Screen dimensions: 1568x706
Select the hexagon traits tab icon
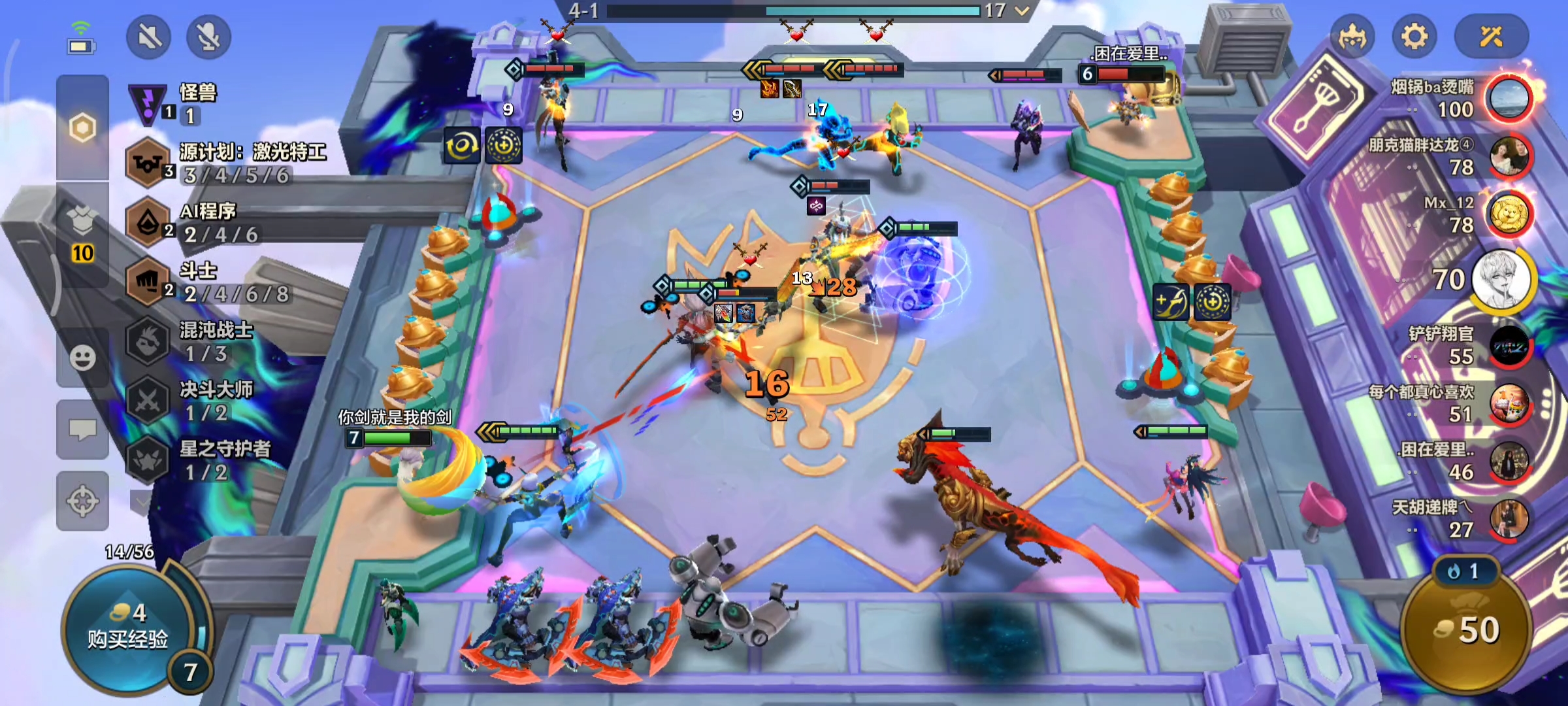[82, 127]
